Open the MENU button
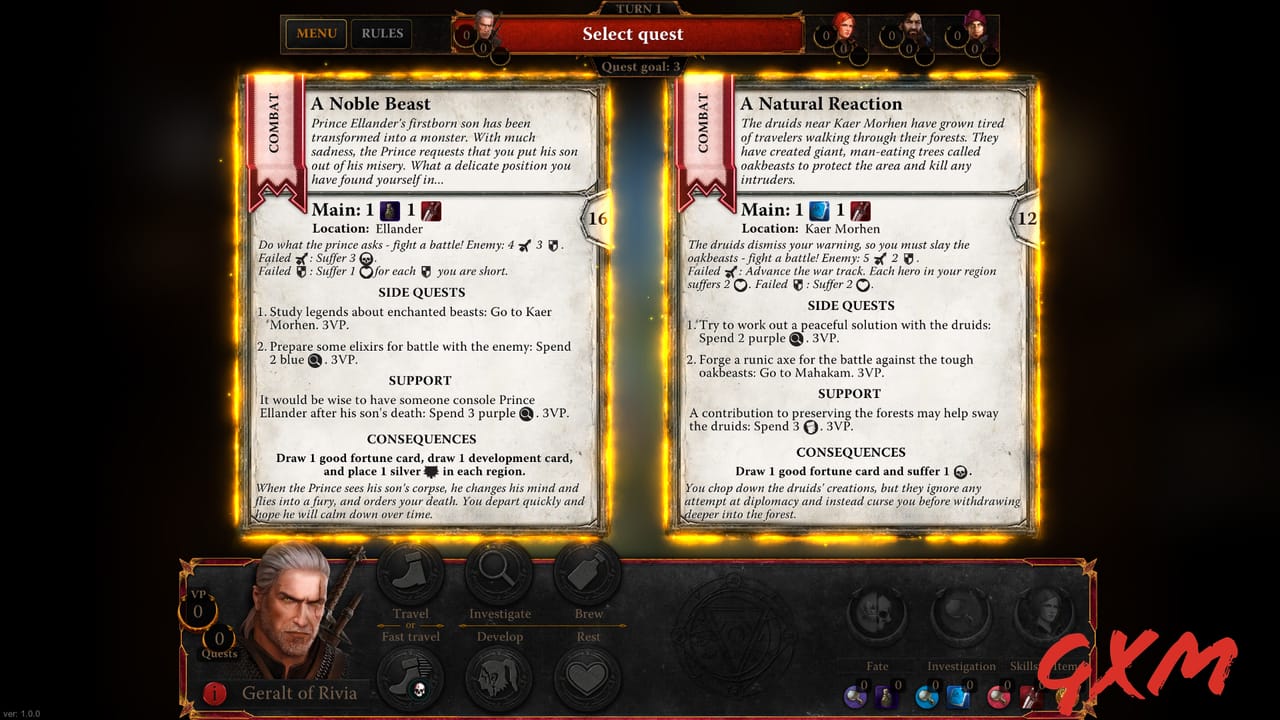The height and width of the screenshot is (720, 1280). pyautogui.click(x=315, y=33)
